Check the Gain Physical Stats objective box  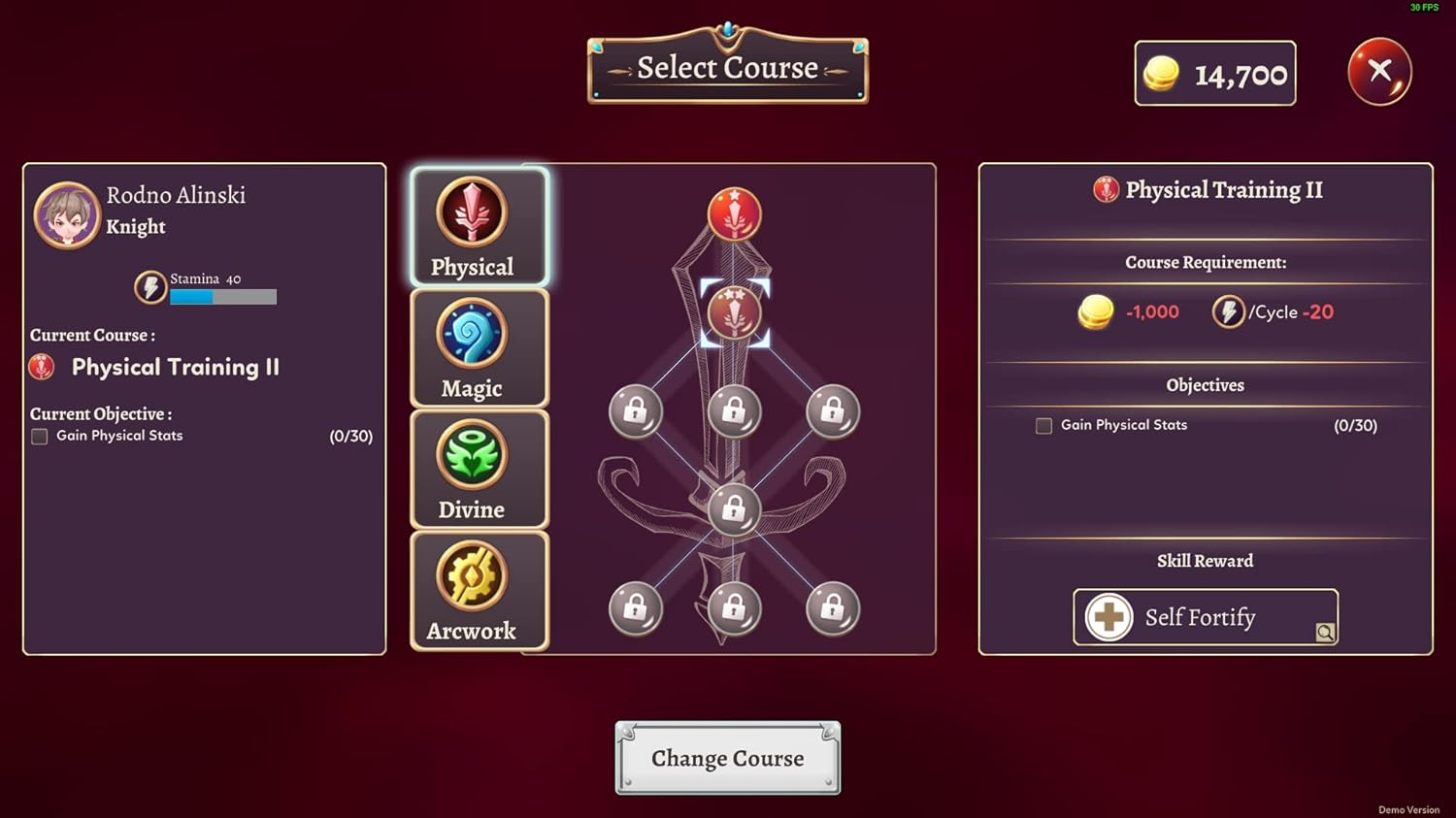point(39,436)
